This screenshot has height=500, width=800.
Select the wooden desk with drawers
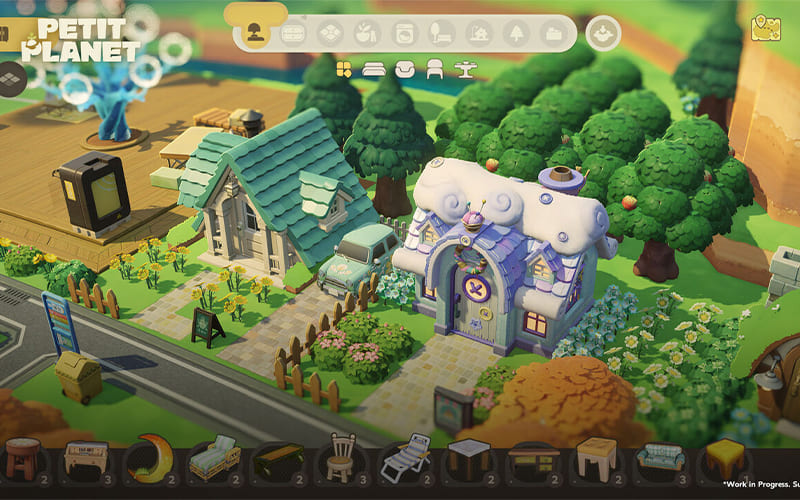click(533, 459)
